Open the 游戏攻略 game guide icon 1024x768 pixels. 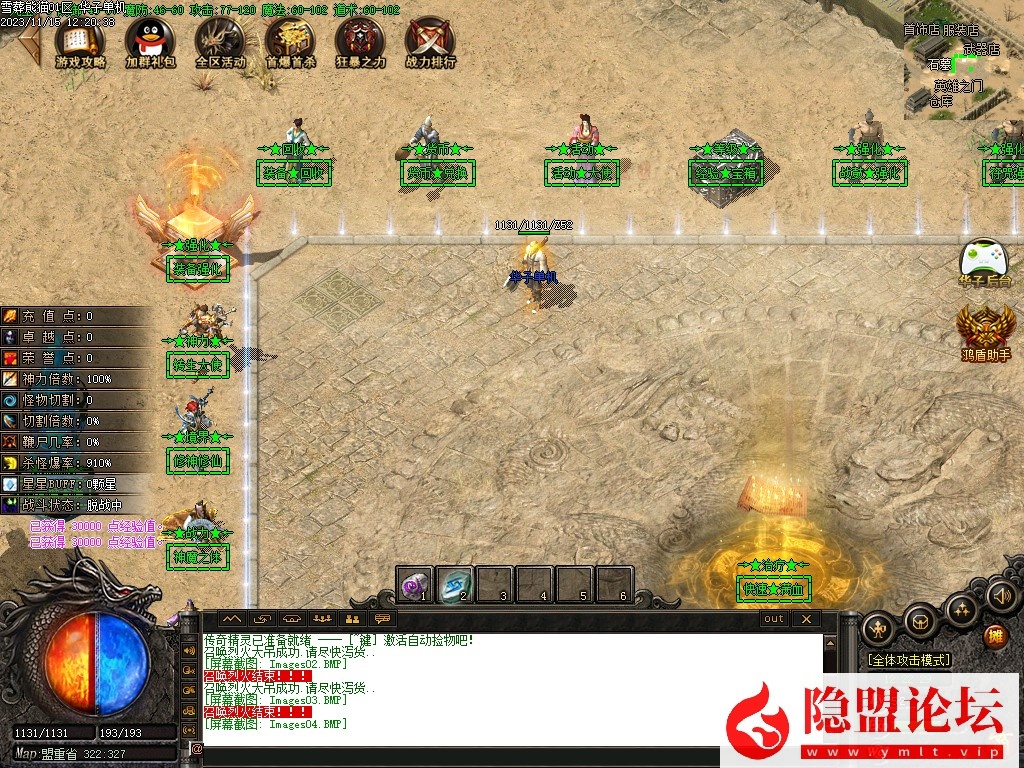(x=80, y=39)
